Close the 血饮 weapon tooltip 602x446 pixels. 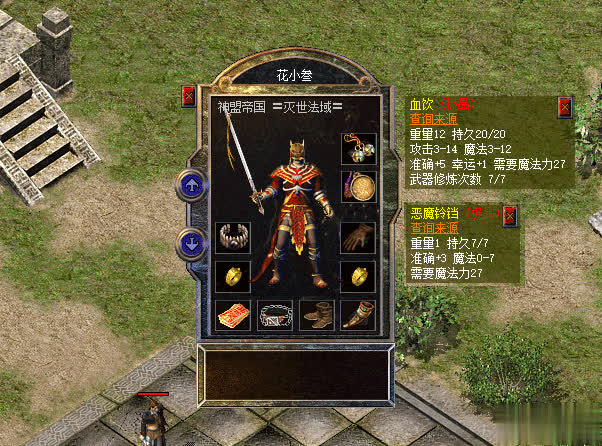click(565, 104)
